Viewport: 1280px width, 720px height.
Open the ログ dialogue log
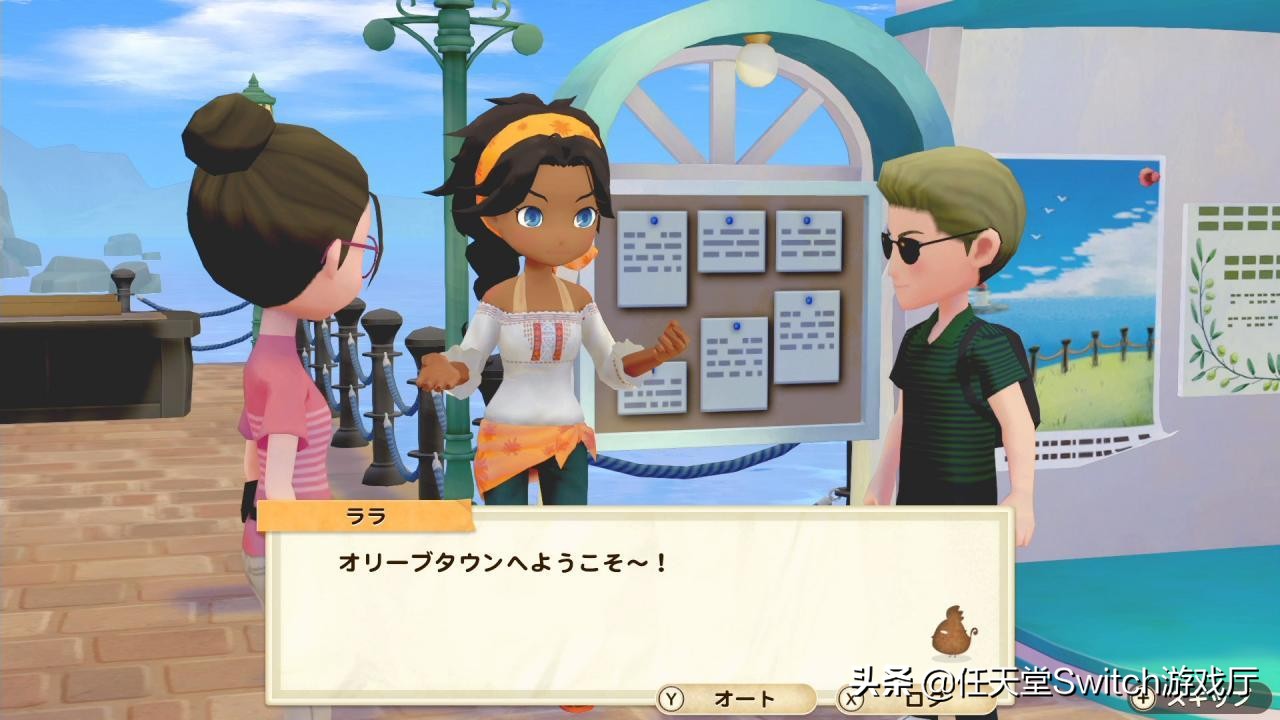coord(905,698)
